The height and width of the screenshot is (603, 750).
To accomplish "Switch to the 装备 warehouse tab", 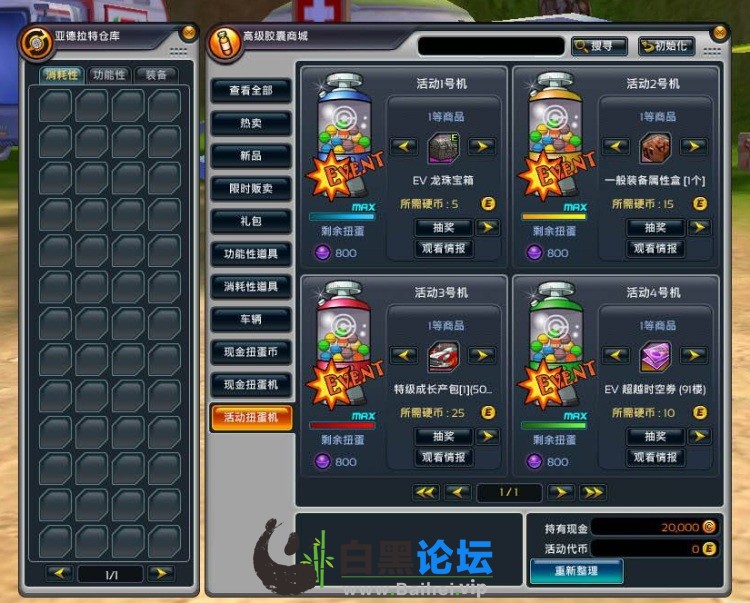I will [156, 75].
